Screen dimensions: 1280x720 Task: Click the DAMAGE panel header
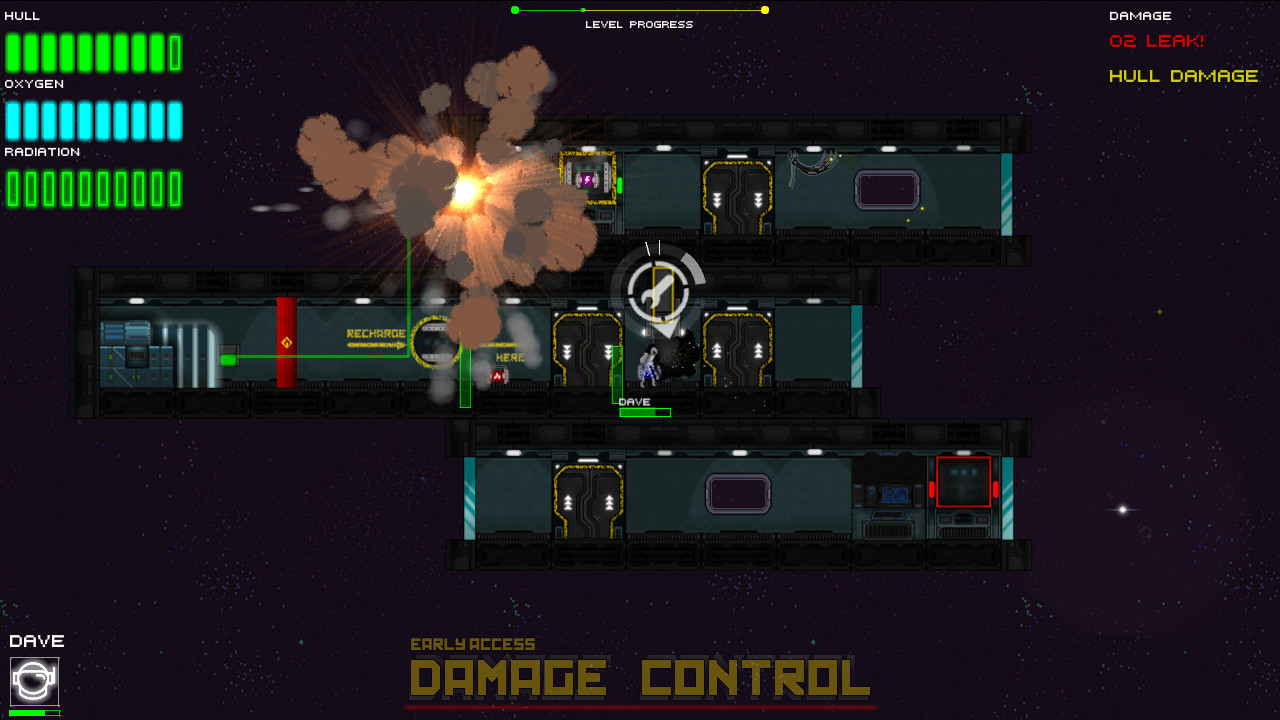(1140, 15)
